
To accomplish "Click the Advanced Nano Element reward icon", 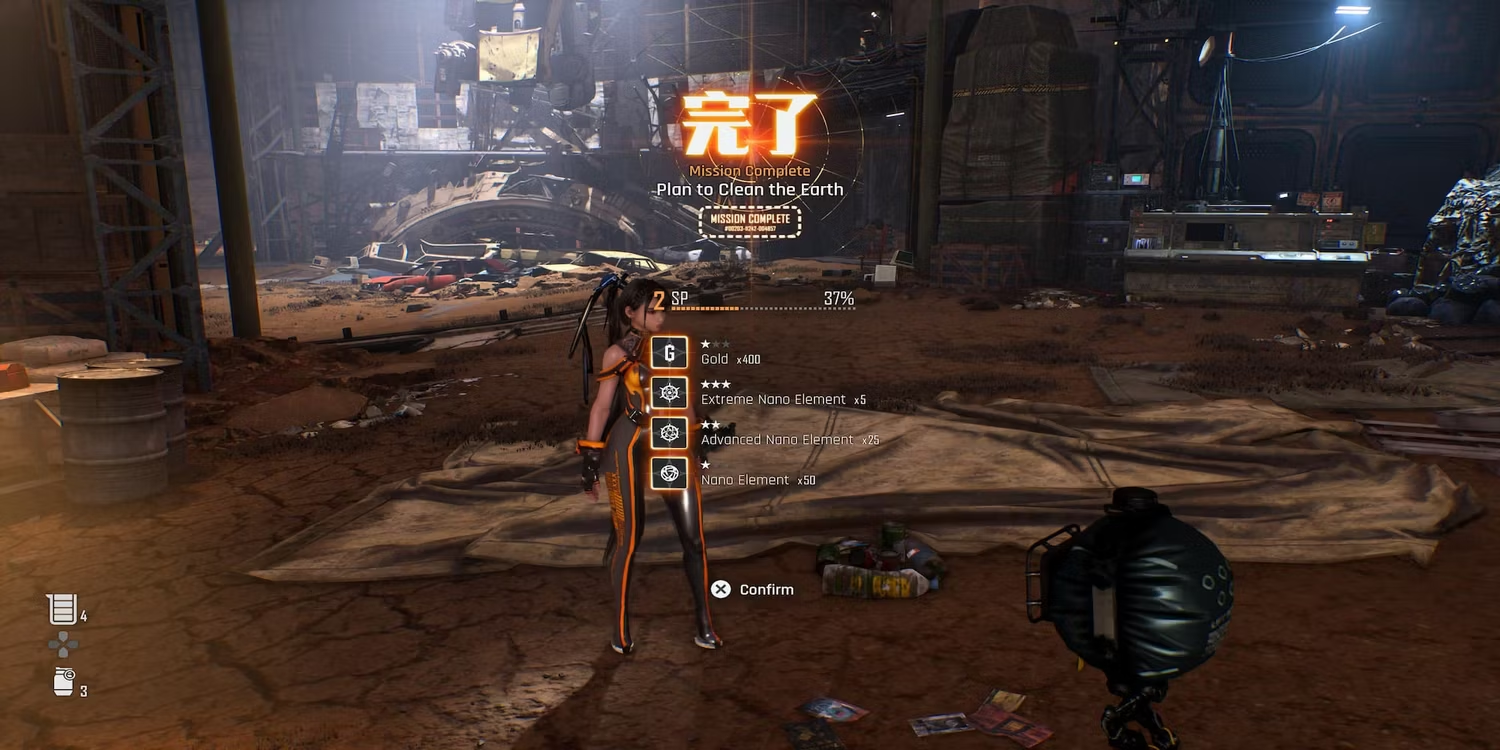I will pos(669,433).
